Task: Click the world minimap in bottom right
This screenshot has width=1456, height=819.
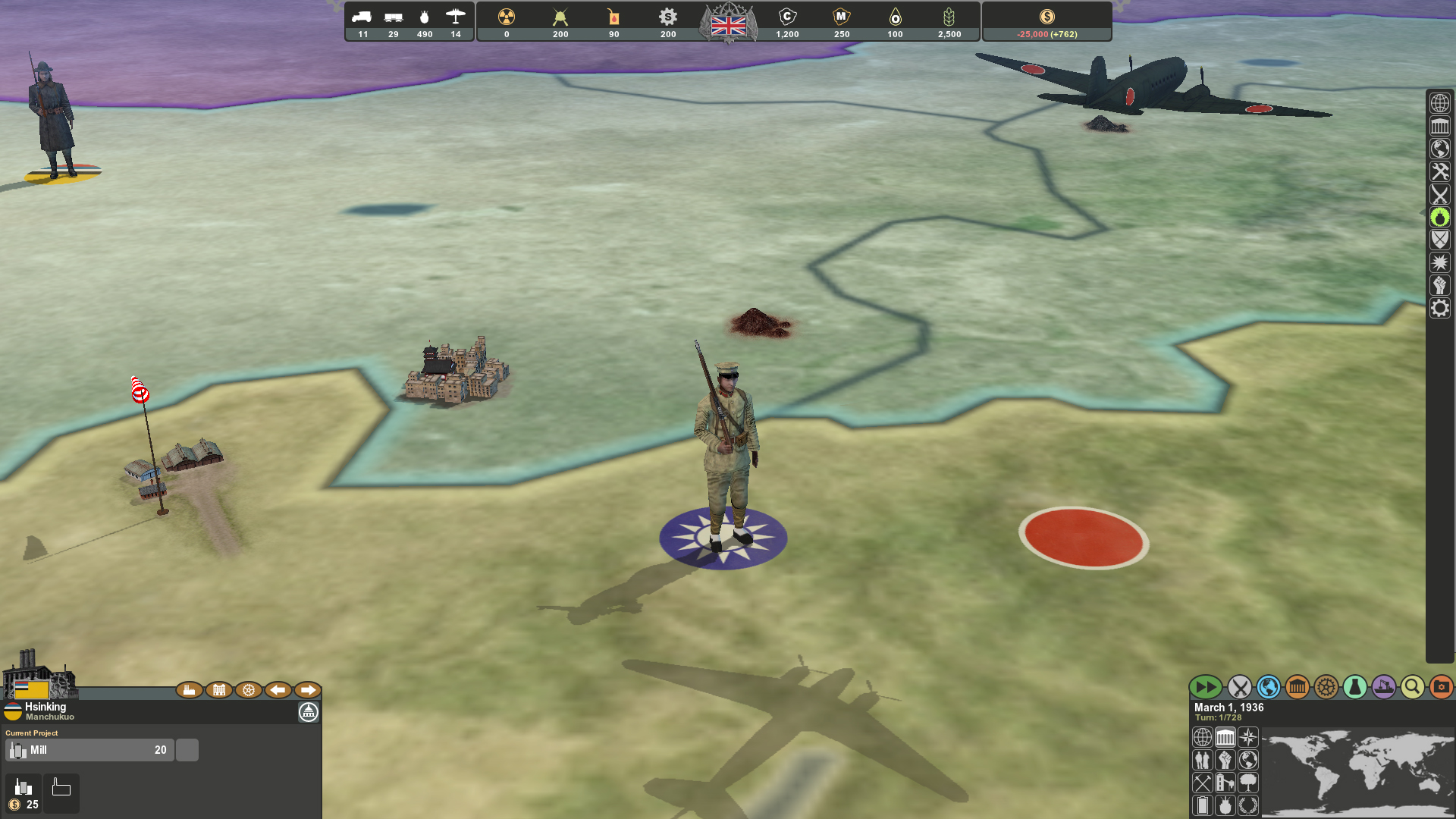Action: click(1357, 770)
